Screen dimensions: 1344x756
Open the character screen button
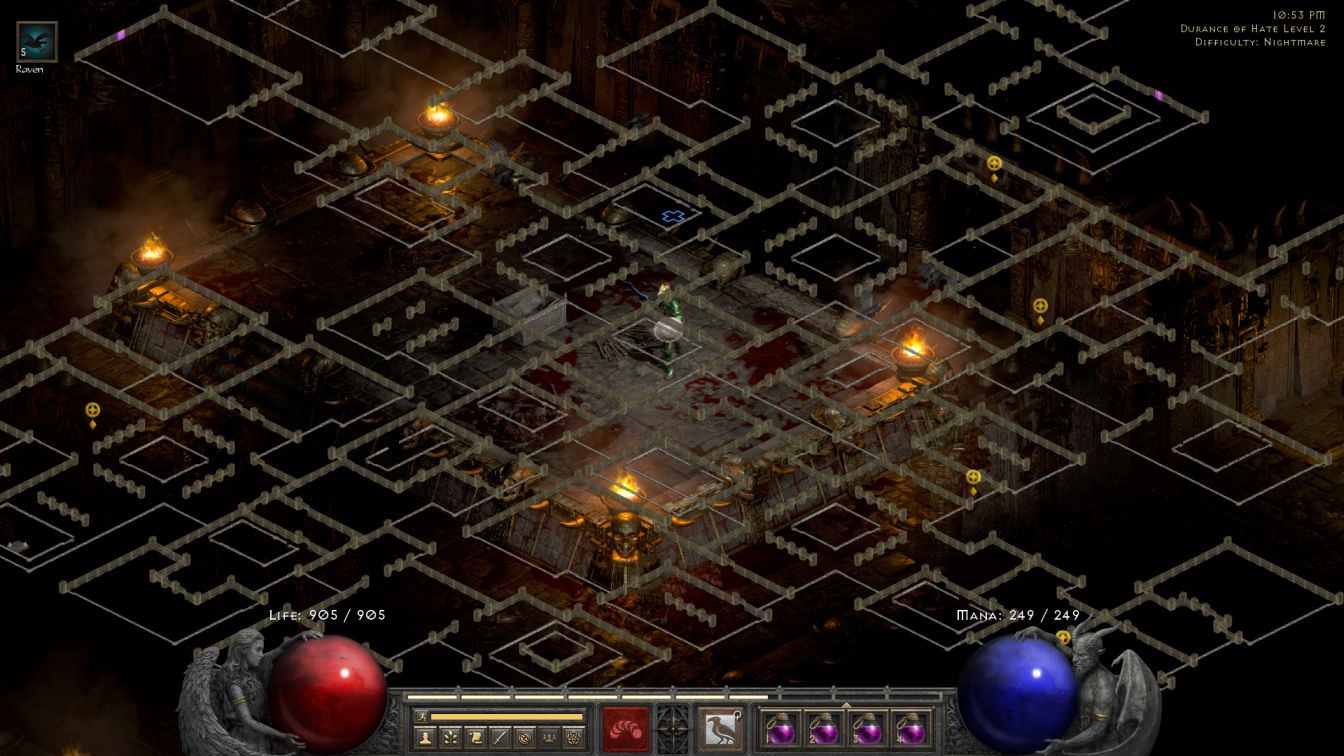click(x=425, y=737)
